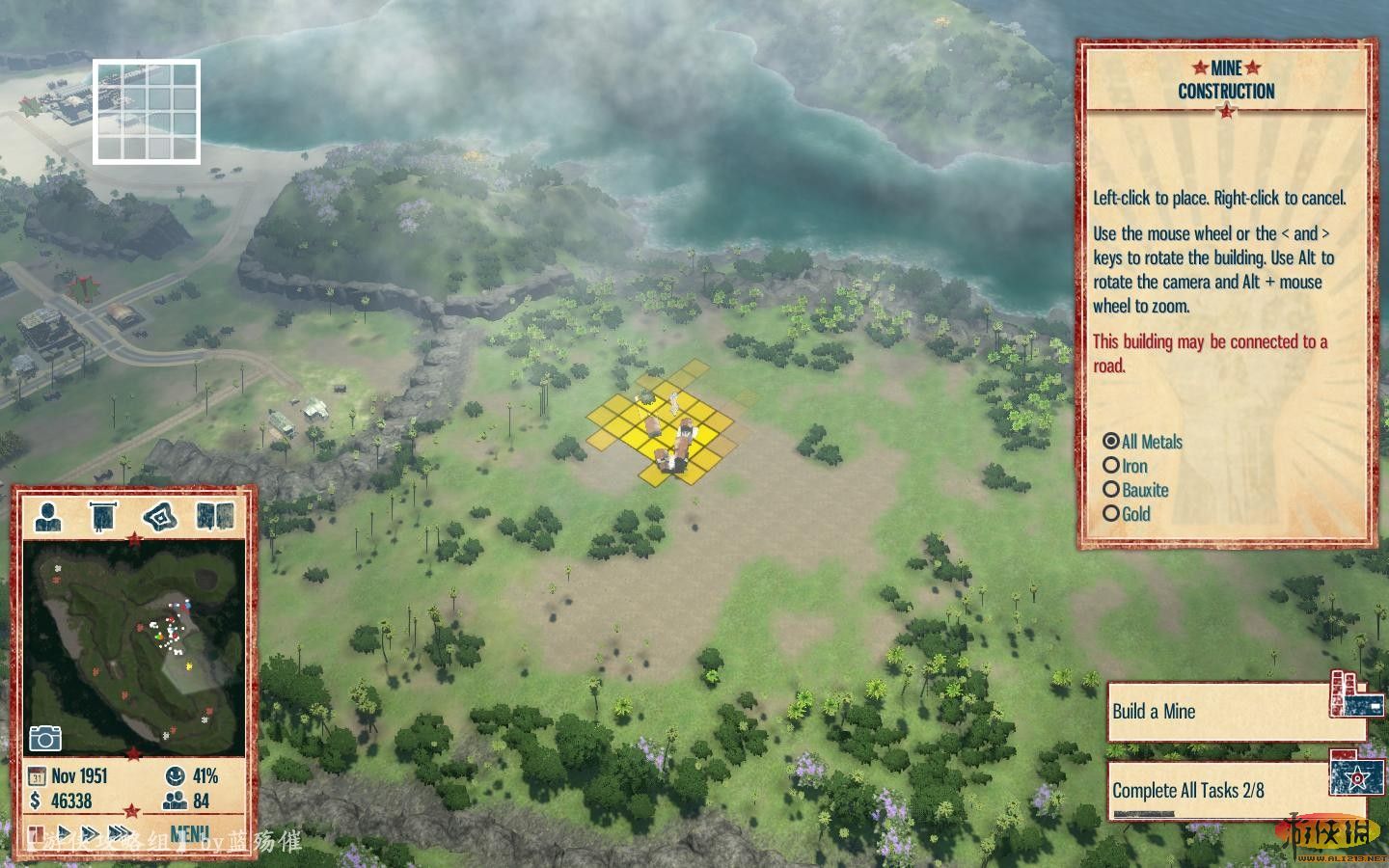This screenshot has height=868, width=1389.
Task: Open the MENU button
Action: coord(189,833)
